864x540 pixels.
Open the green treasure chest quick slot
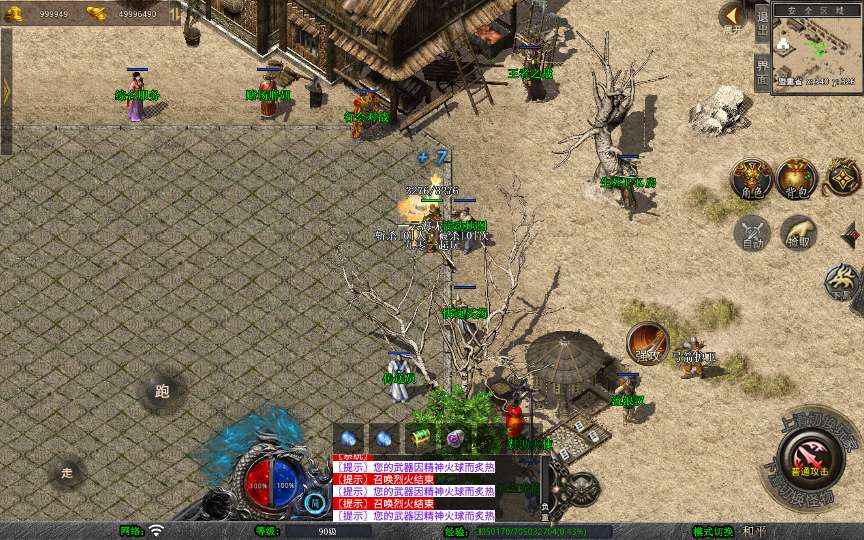point(419,438)
